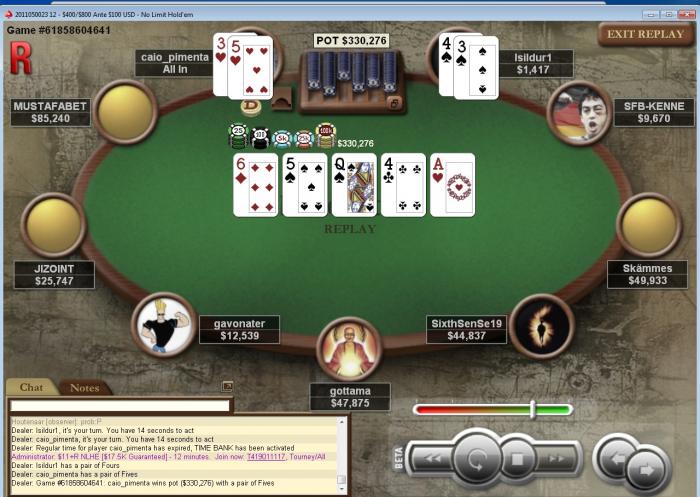Fast-forward the replay
The height and width of the screenshot is (497, 700).
click(557, 459)
